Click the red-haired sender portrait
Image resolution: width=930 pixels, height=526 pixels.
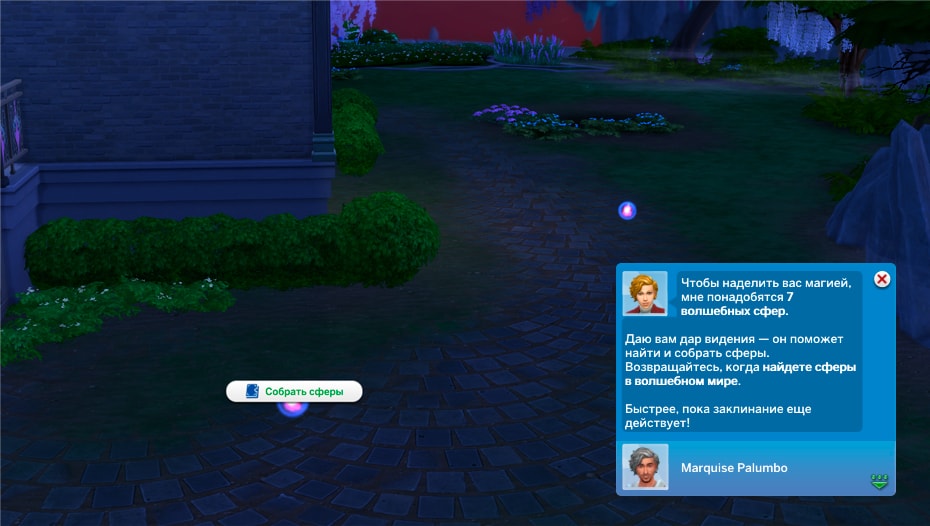(x=645, y=293)
